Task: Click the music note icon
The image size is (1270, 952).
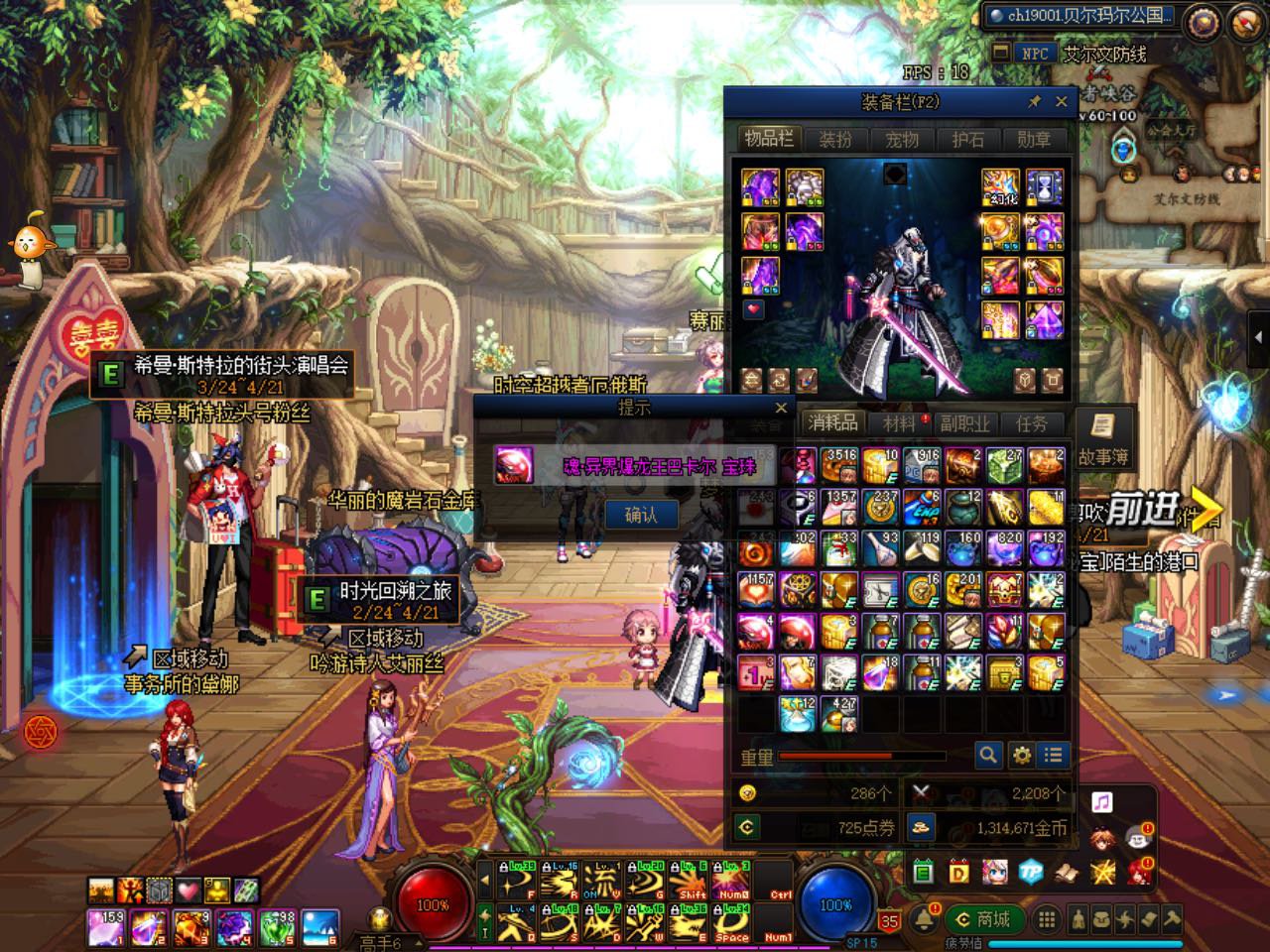Action: [x=1101, y=801]
